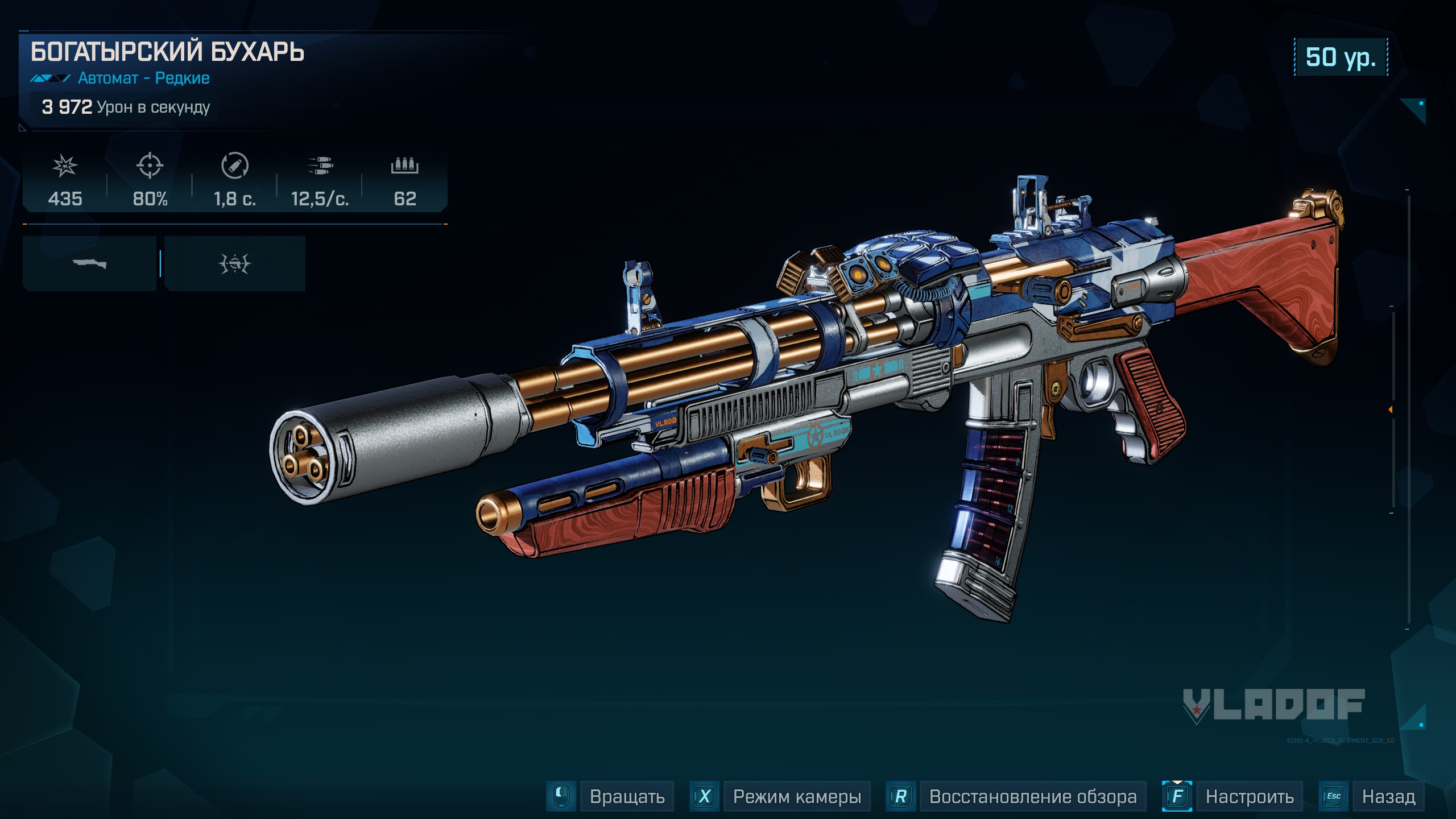Select the tile right of the shotgun tile
Viewport: 1456px width, 819px height.
235,264
